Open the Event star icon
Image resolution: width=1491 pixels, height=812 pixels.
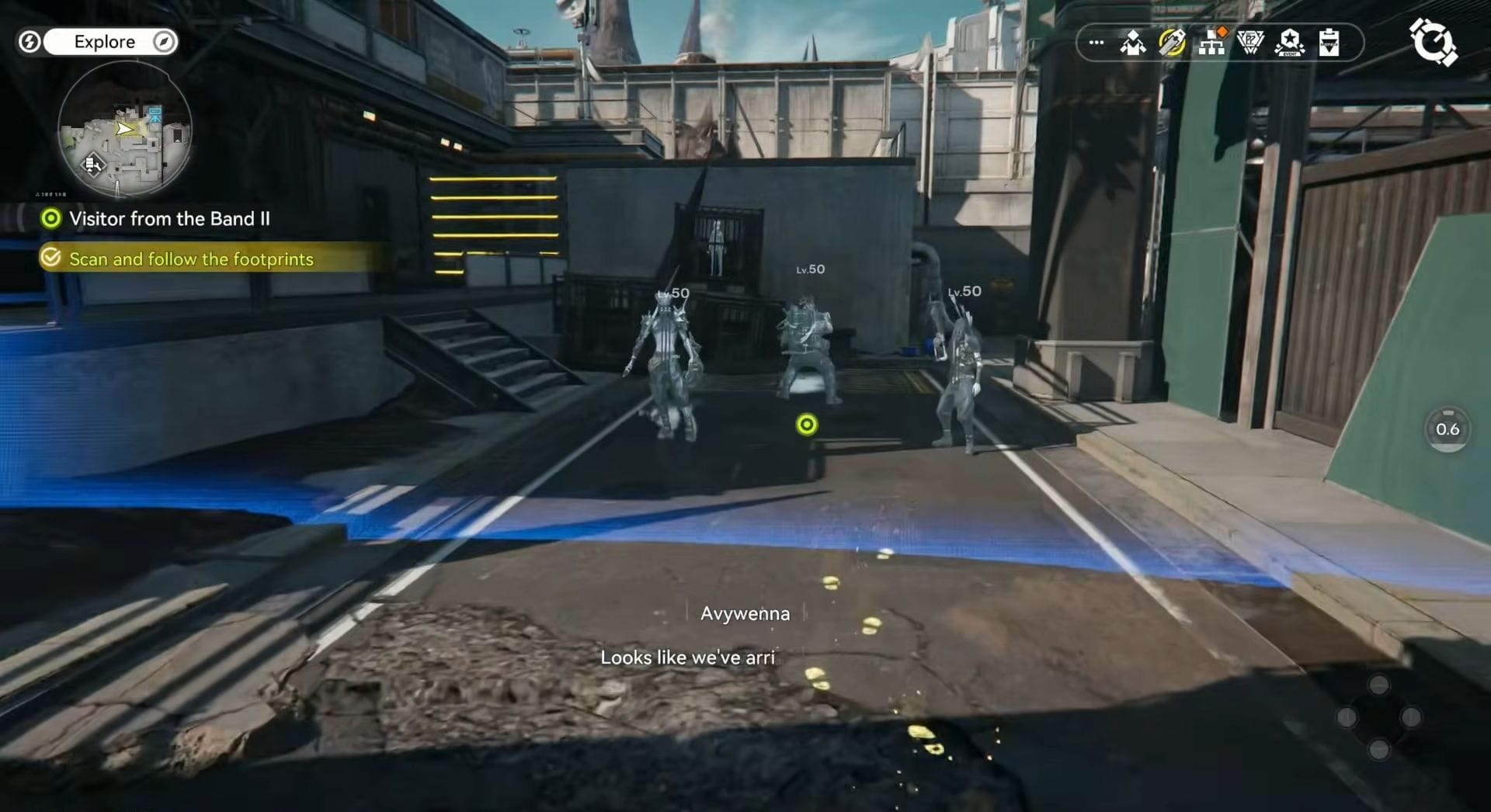pos(1290,43)
